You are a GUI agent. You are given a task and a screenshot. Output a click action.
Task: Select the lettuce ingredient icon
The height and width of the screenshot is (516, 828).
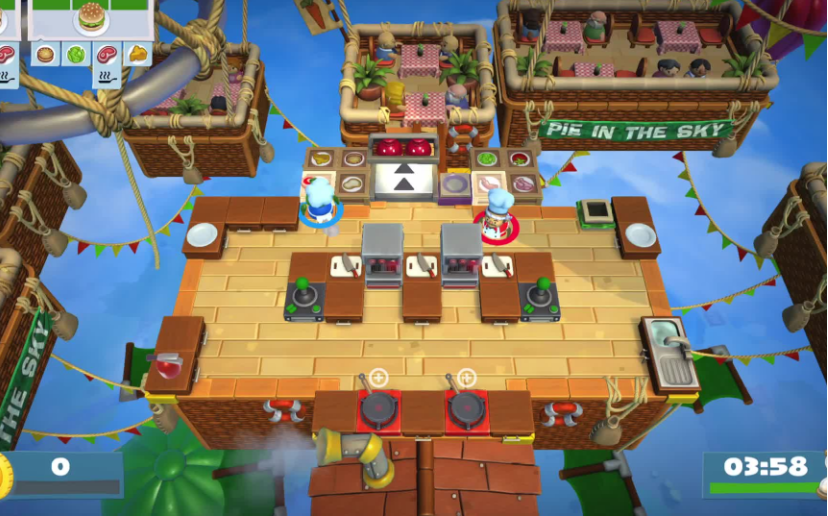point(76,53)
